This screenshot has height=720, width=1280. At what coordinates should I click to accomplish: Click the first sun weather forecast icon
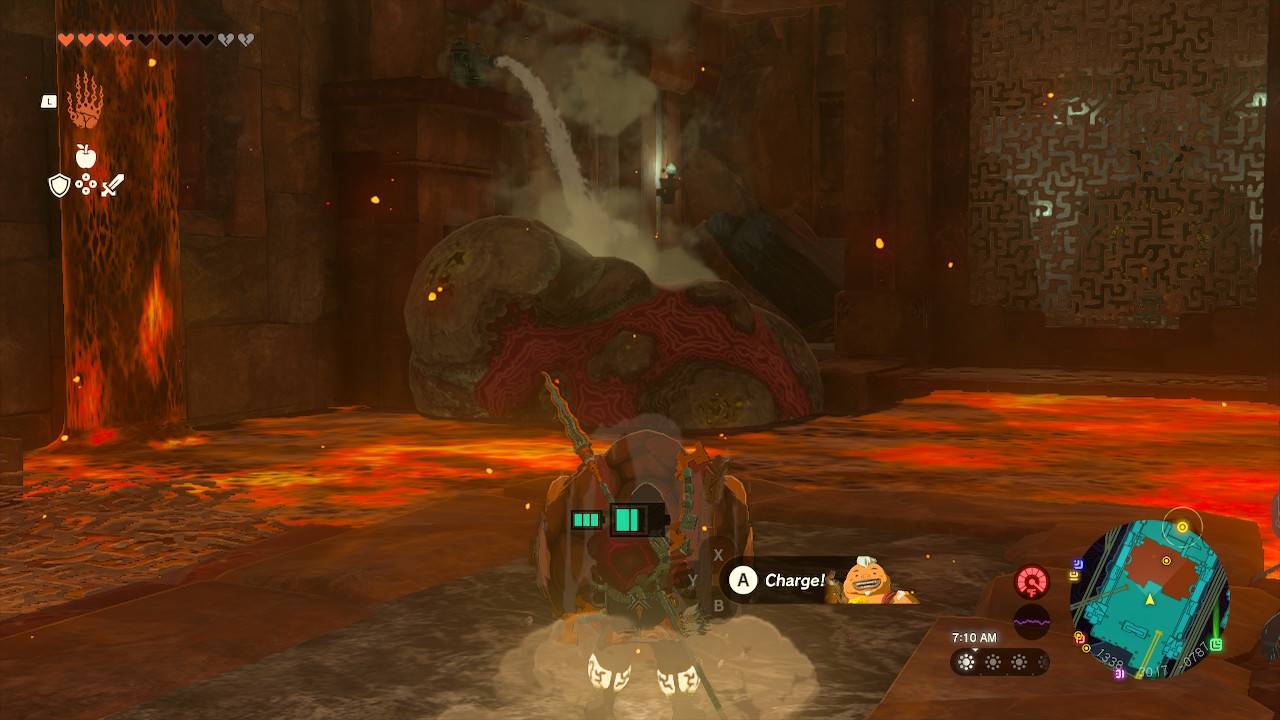(x=966, y=662)
